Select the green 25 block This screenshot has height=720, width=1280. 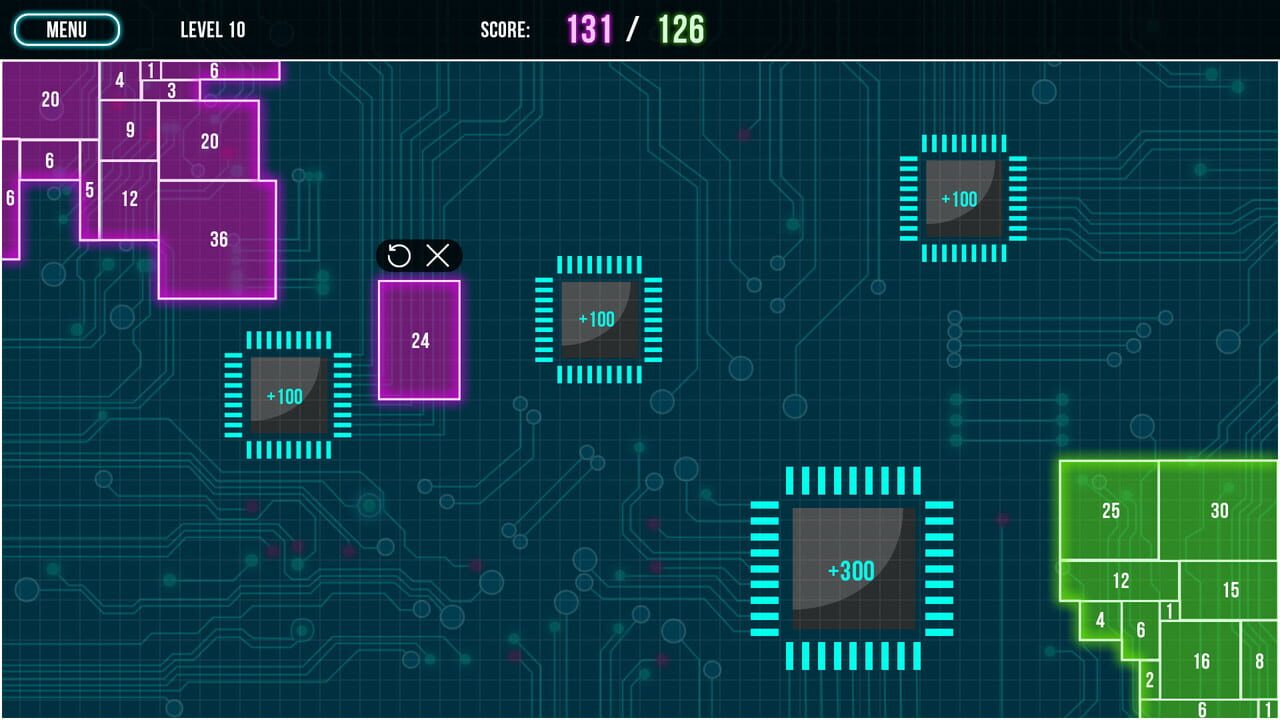[1110, 511]
